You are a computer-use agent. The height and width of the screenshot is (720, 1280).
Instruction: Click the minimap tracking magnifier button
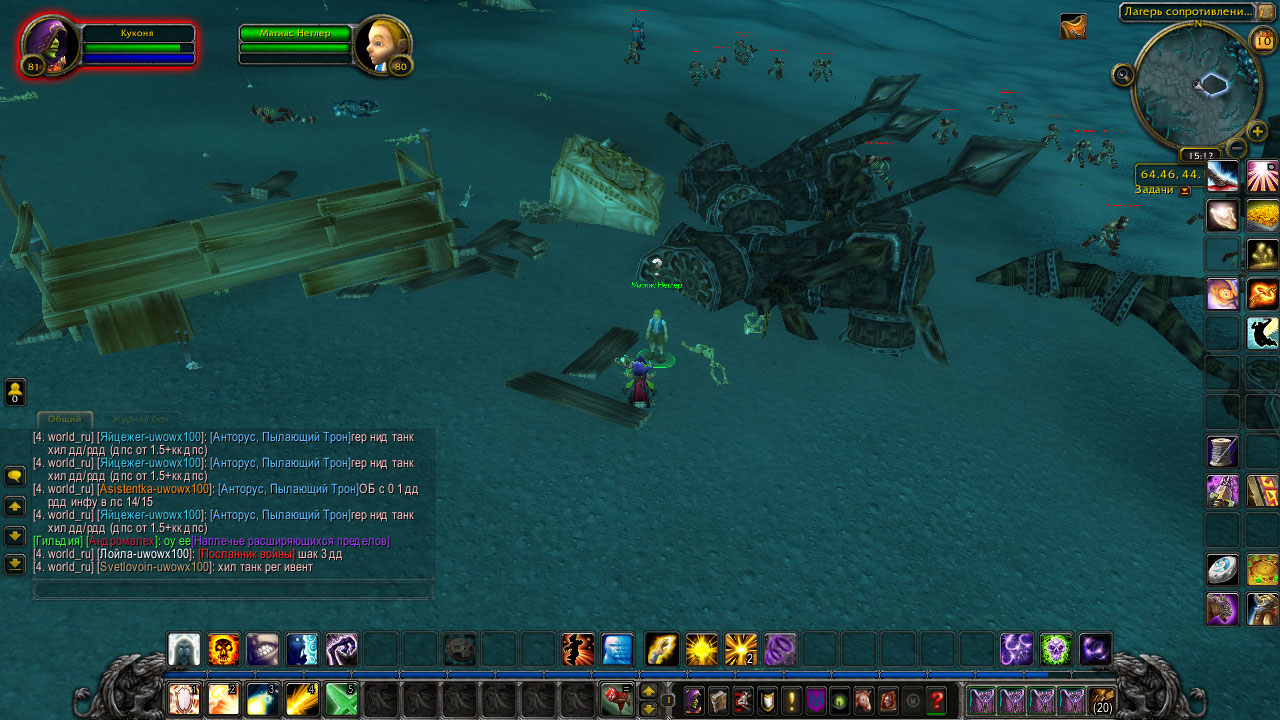[x=1123, y=75]
